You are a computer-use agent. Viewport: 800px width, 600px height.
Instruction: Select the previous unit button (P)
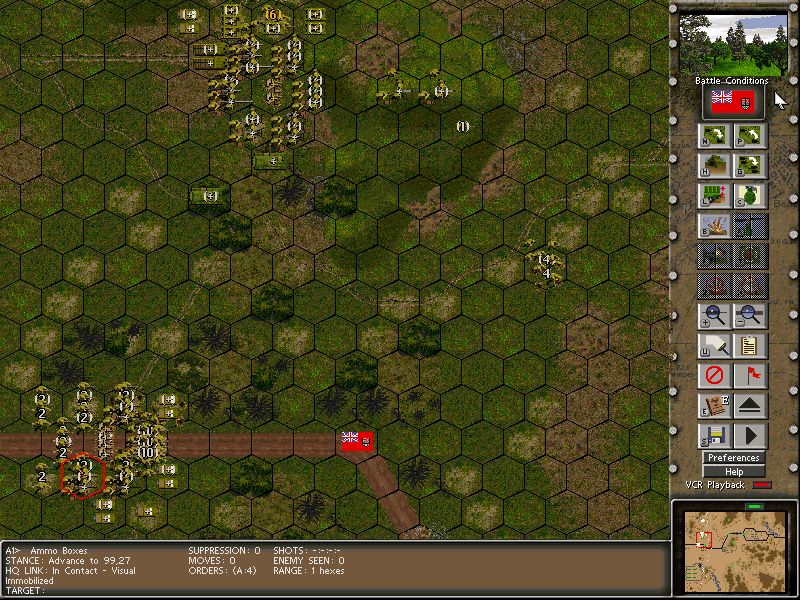(750, 136)
